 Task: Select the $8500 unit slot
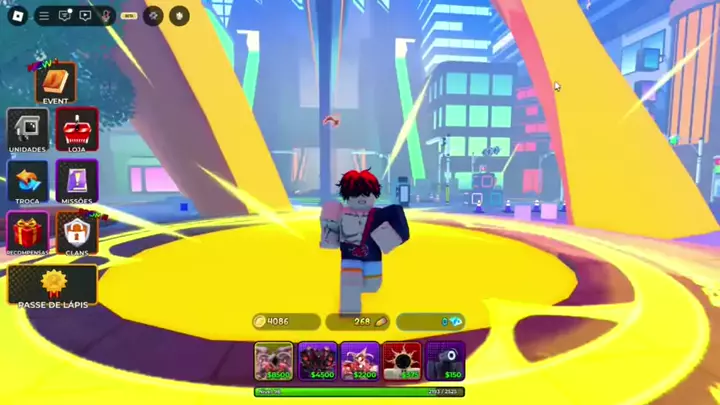pyautogui.click(x=274, y=362)
